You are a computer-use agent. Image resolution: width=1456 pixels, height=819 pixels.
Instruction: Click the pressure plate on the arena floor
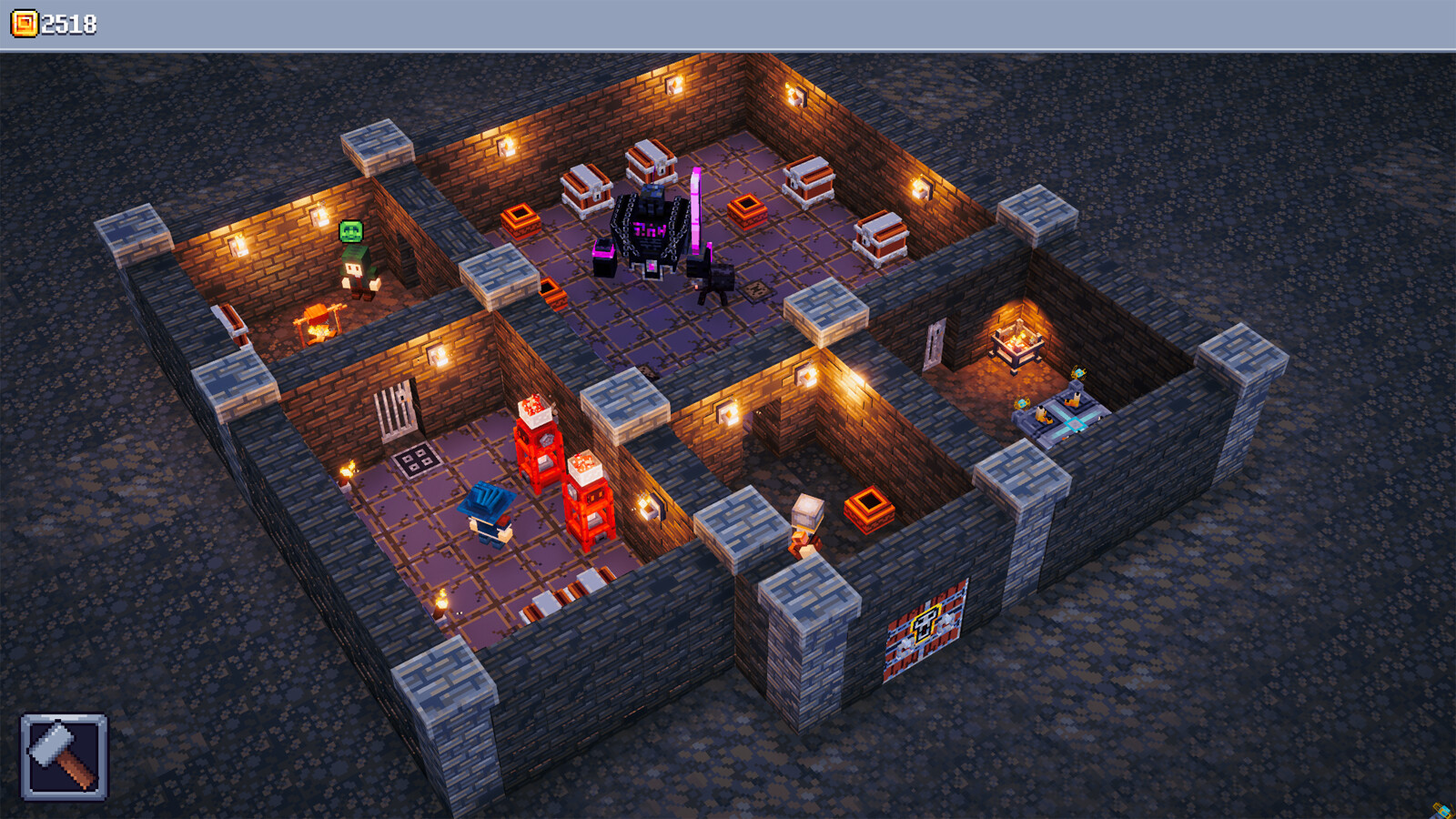pyautogui.click(x=756, y=291)
